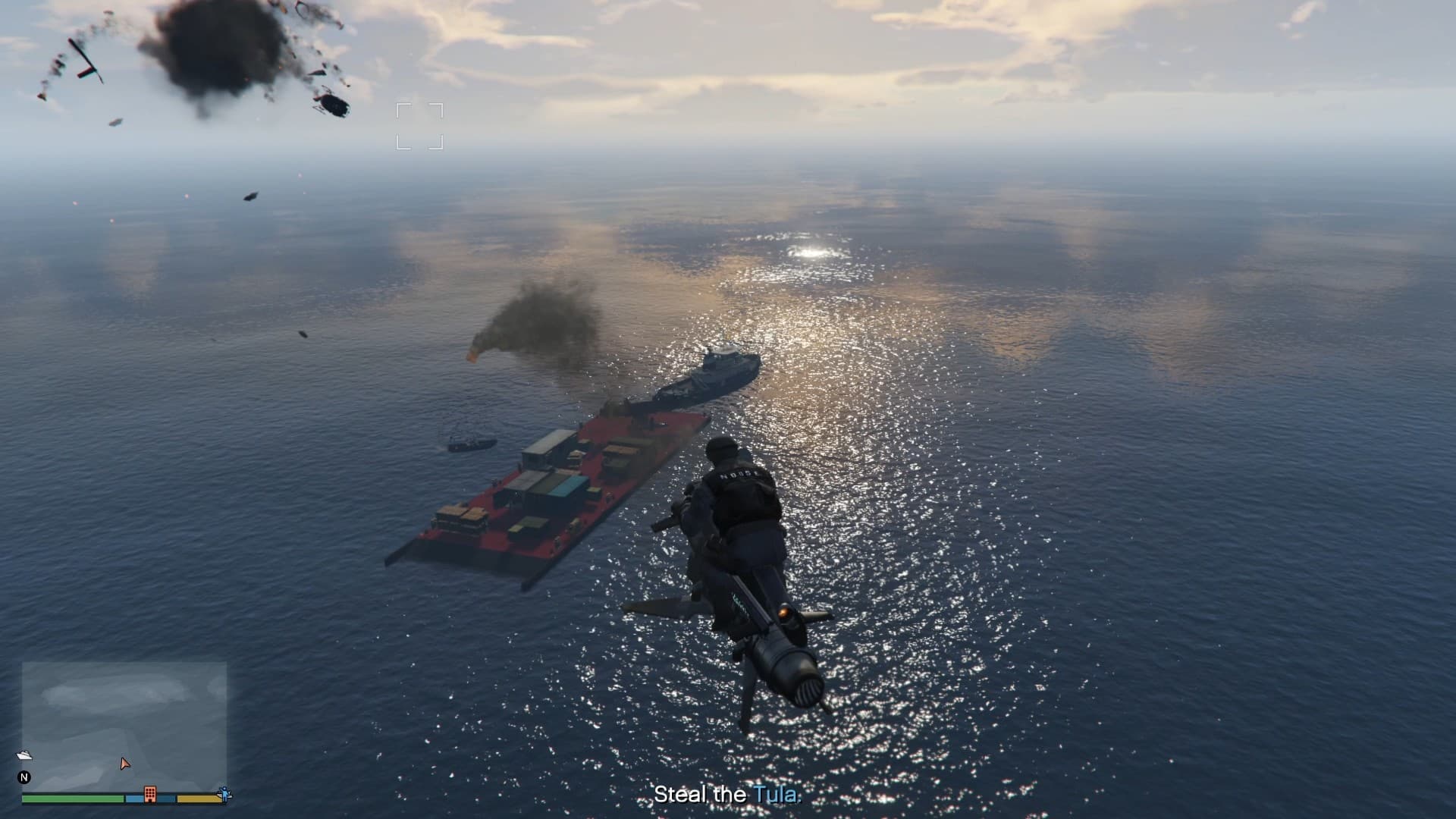Viewport: 1456px width, 819px height.
Task: Click the blue armor bar segment
Action: point(135,798)
